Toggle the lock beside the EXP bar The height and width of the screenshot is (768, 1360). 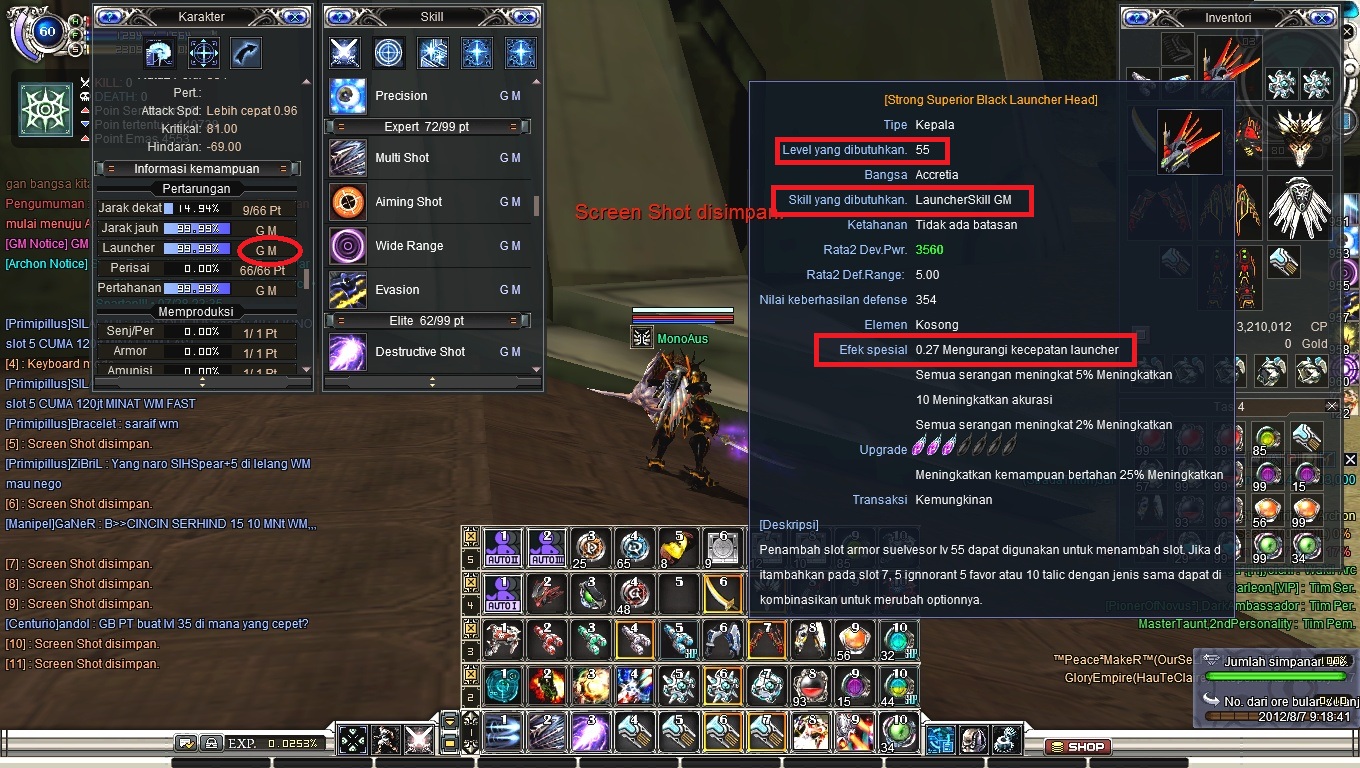point(211,742)
